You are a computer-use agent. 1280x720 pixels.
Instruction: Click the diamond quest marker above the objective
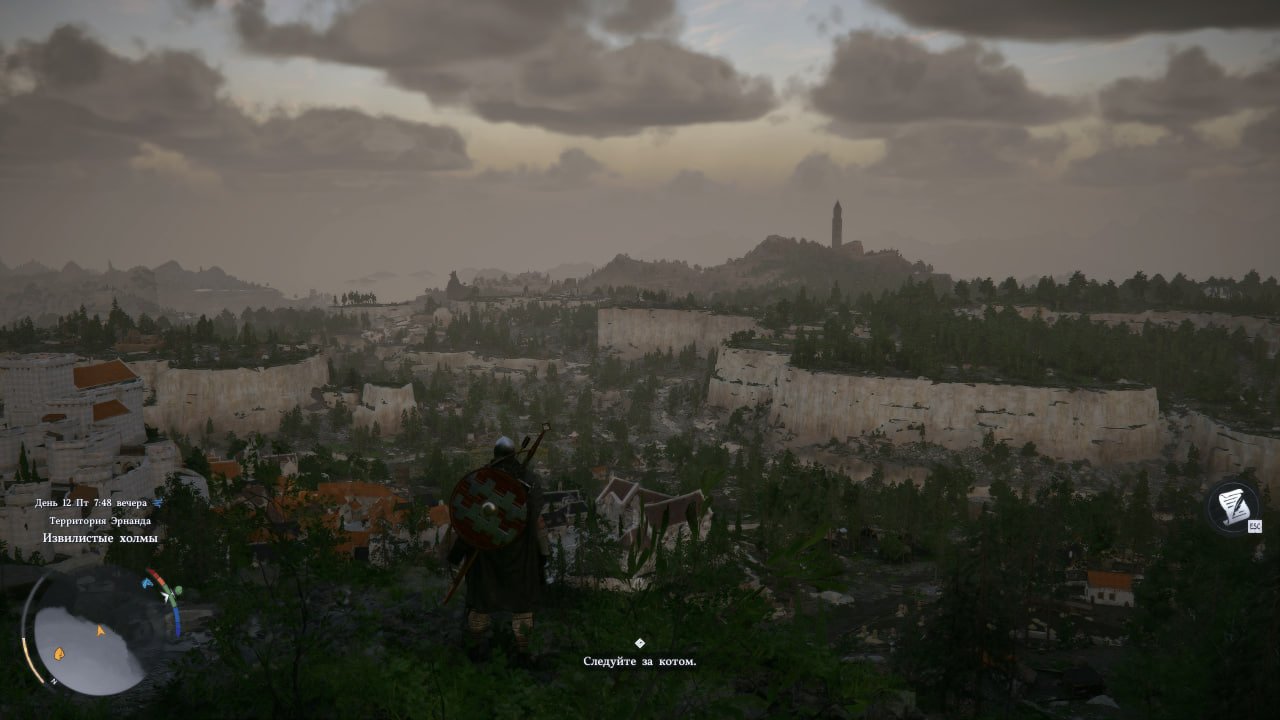[x=640, y=643]
